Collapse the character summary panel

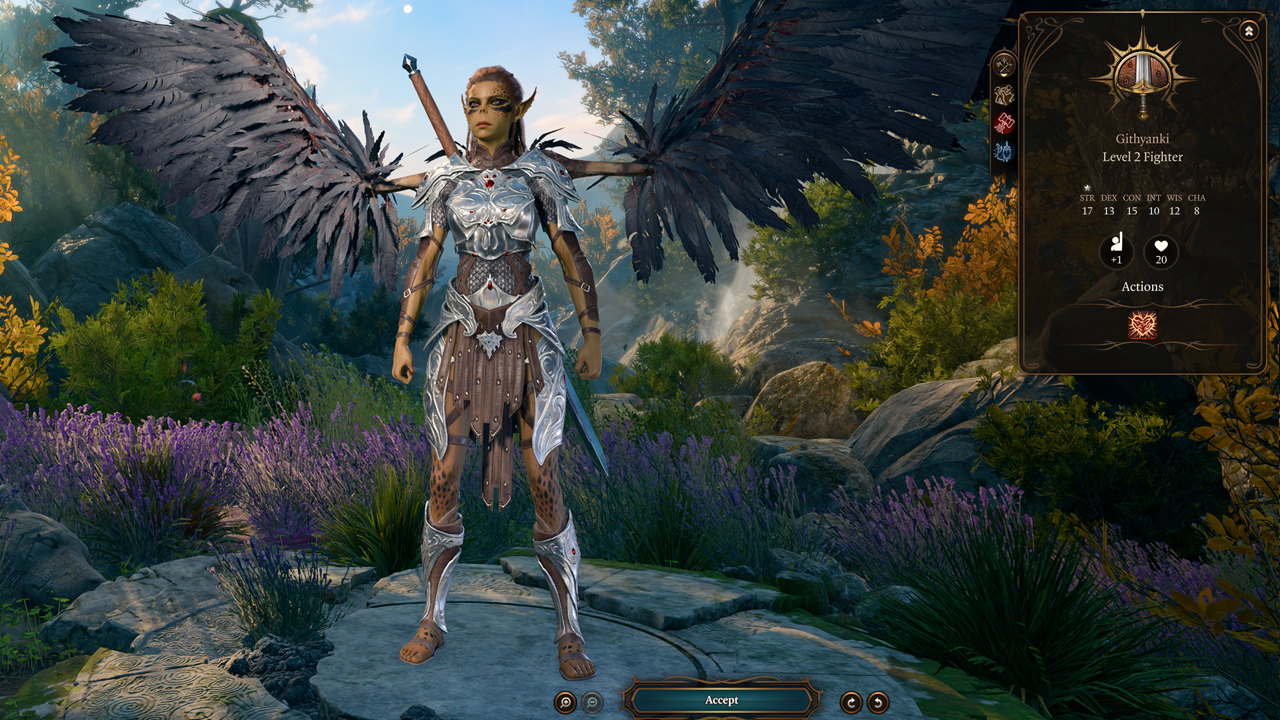pos(1249,31)
